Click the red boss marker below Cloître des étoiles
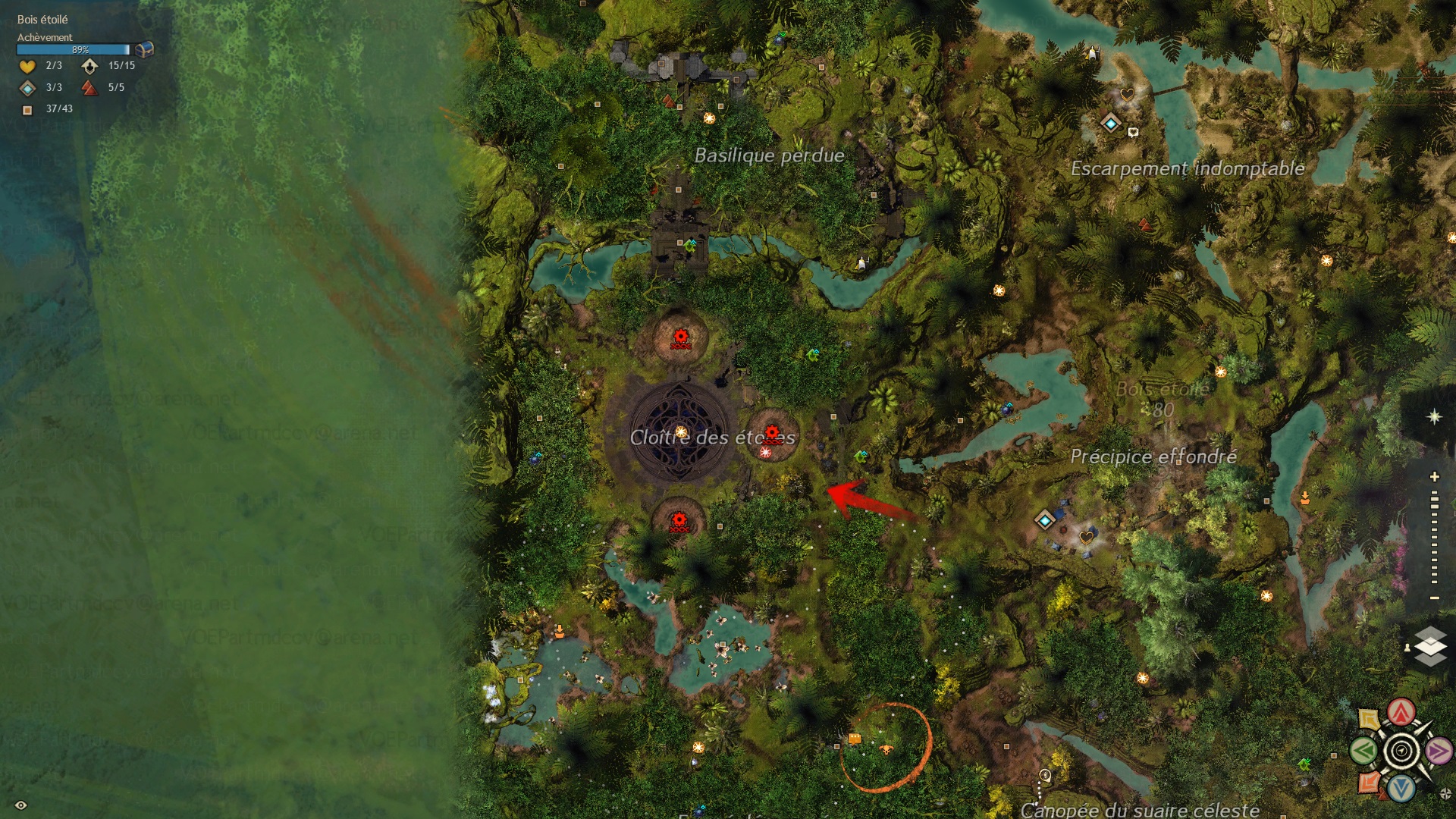 tap(679, 522)
